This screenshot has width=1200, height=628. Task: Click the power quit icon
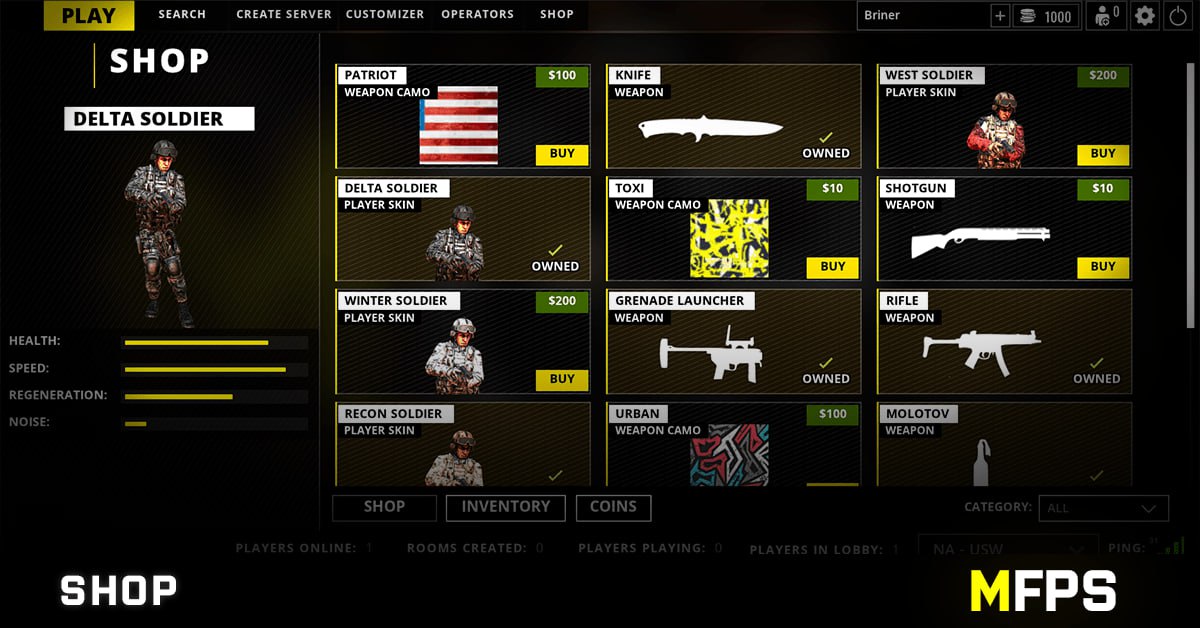click(x=1177, y=16)
